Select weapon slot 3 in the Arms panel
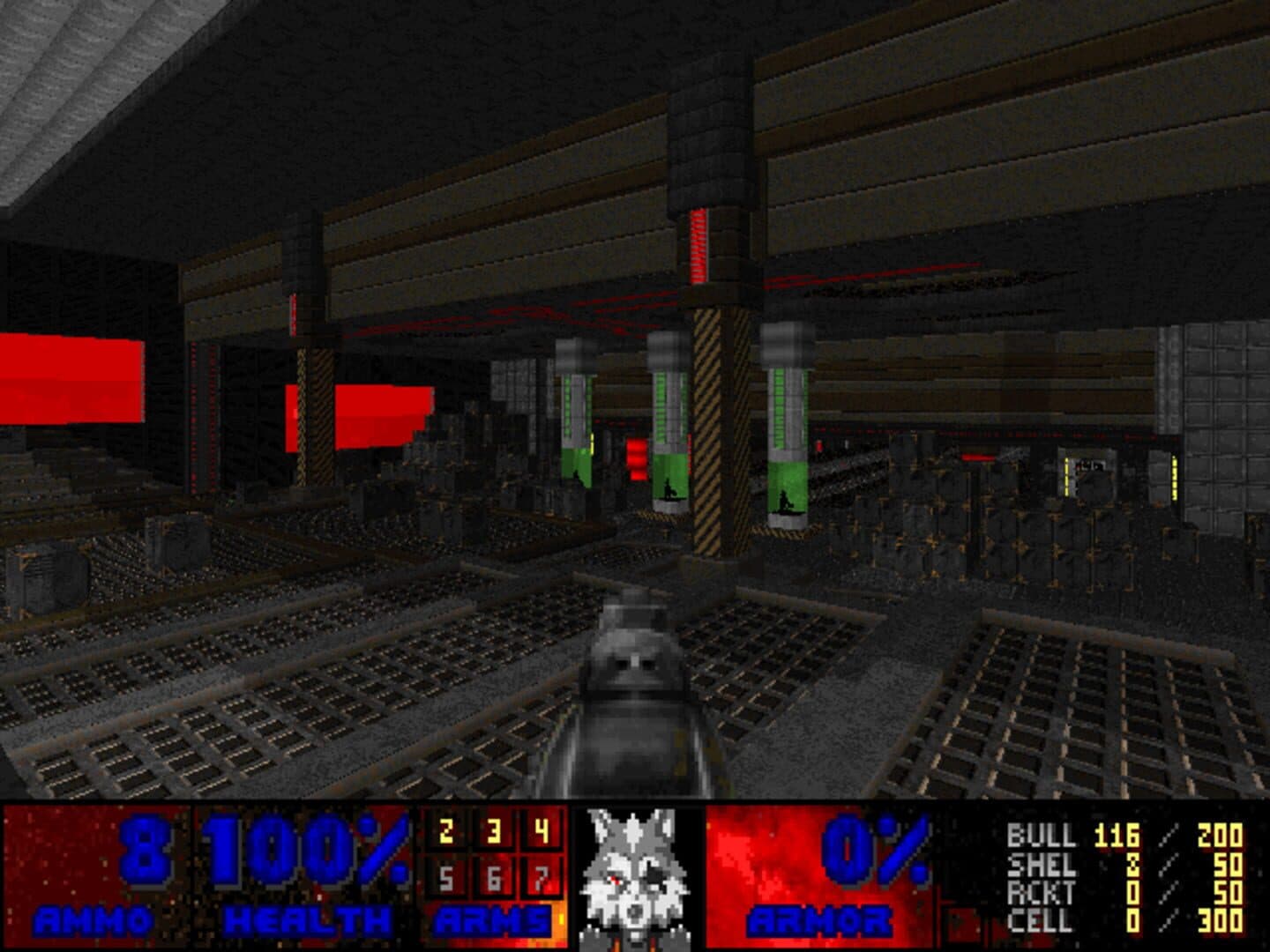Image resolution: width=1270 pixels, height=952 pixels. 494,832
